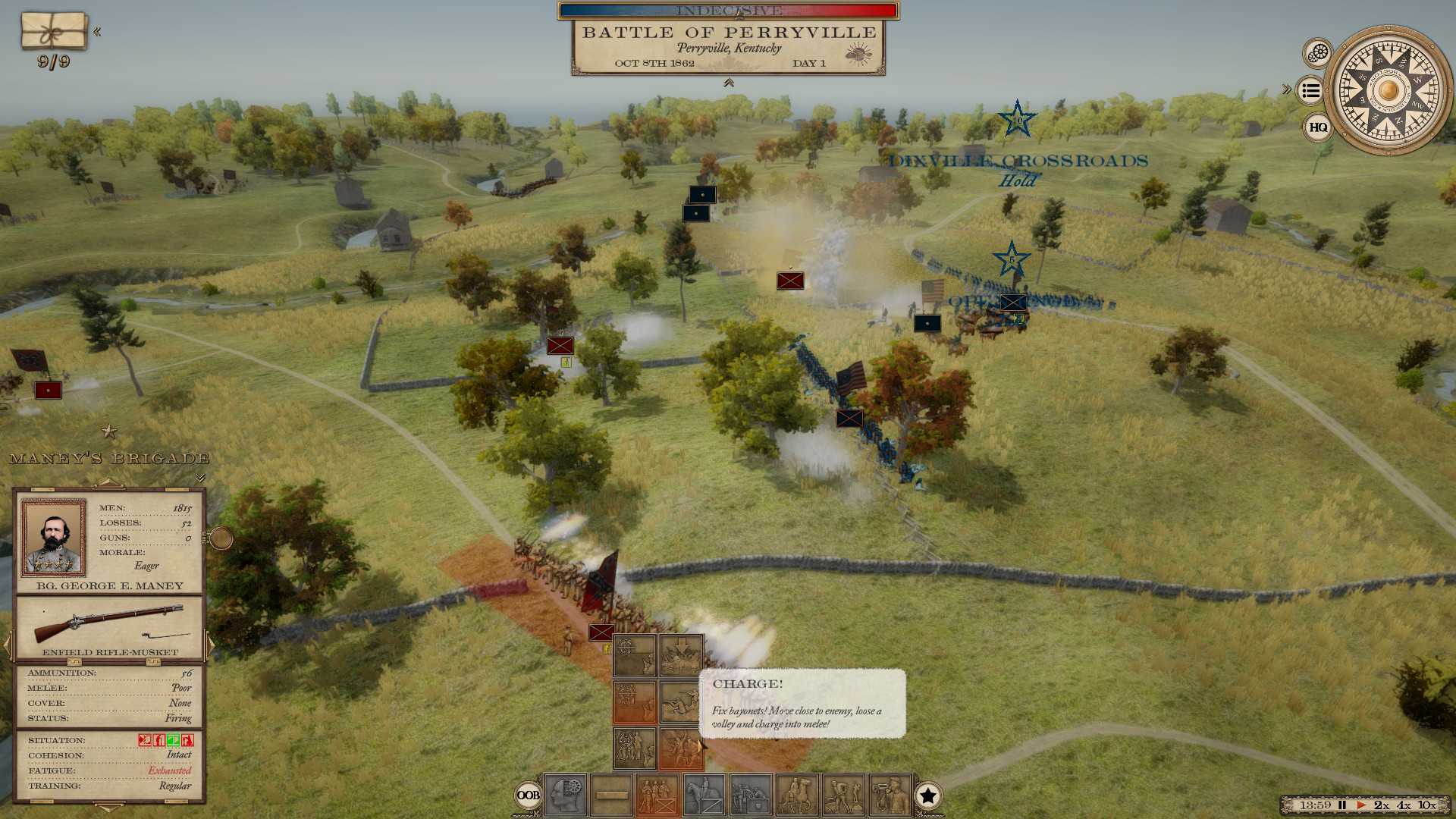Screen dimensions: 1456x819
Task: Select the artillery crew toolbar icon
Action: (x=751, y=796)
